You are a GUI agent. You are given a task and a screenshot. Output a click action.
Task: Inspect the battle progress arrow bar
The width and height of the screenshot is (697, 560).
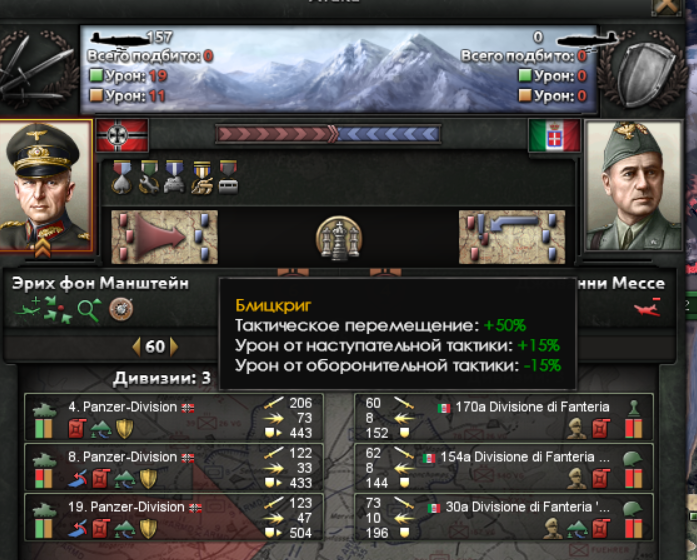[x=328, y=133]
